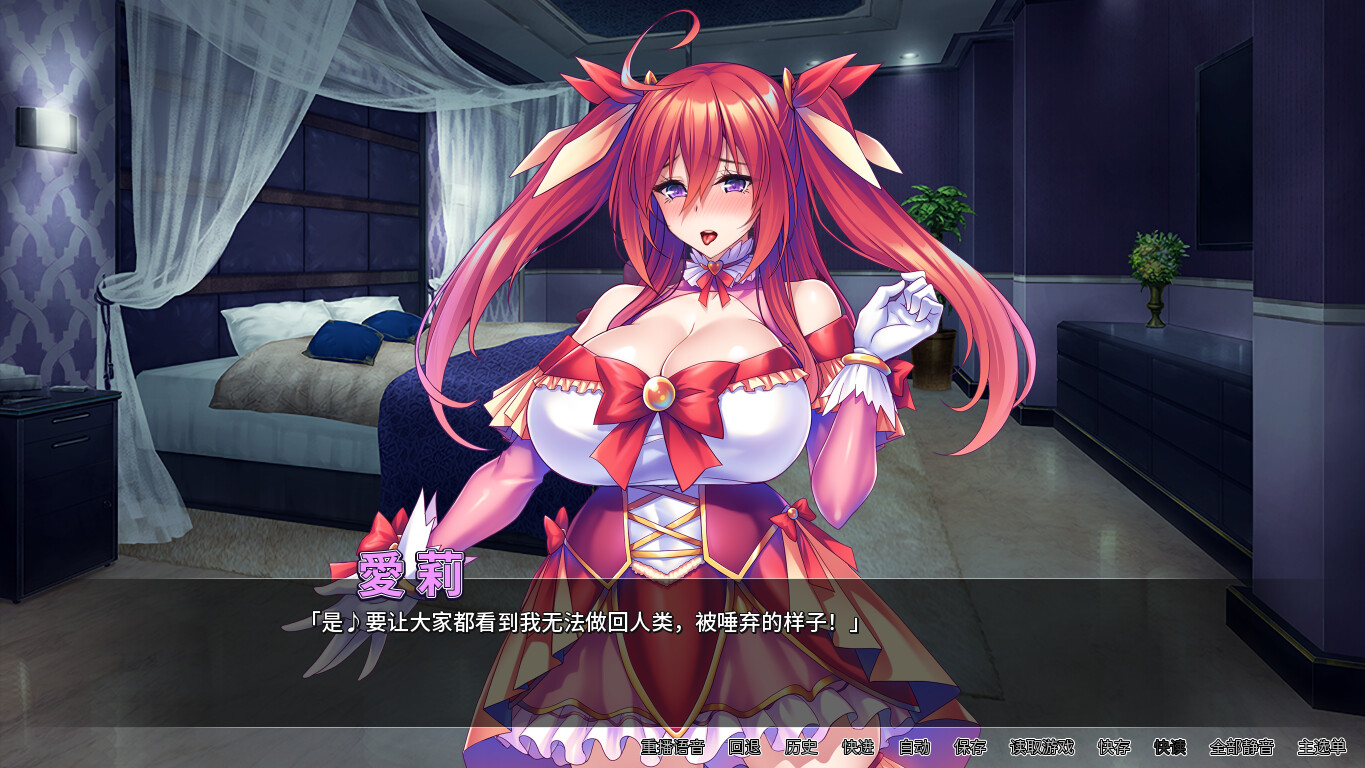Replay the voice line with 重播语音
Screen dimensions: 1365x768
(673, 746)
